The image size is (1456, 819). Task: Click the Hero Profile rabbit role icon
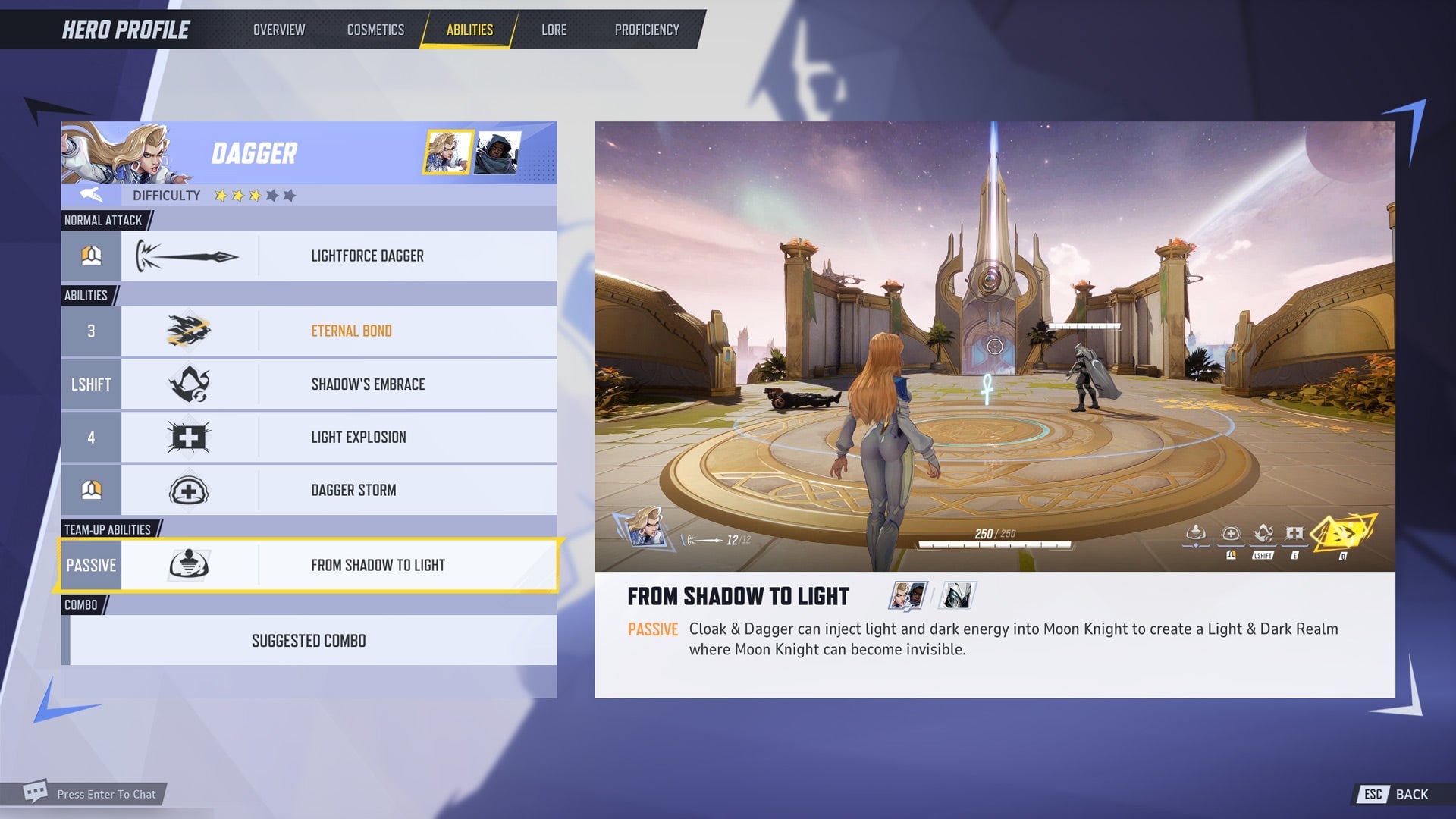90,195
